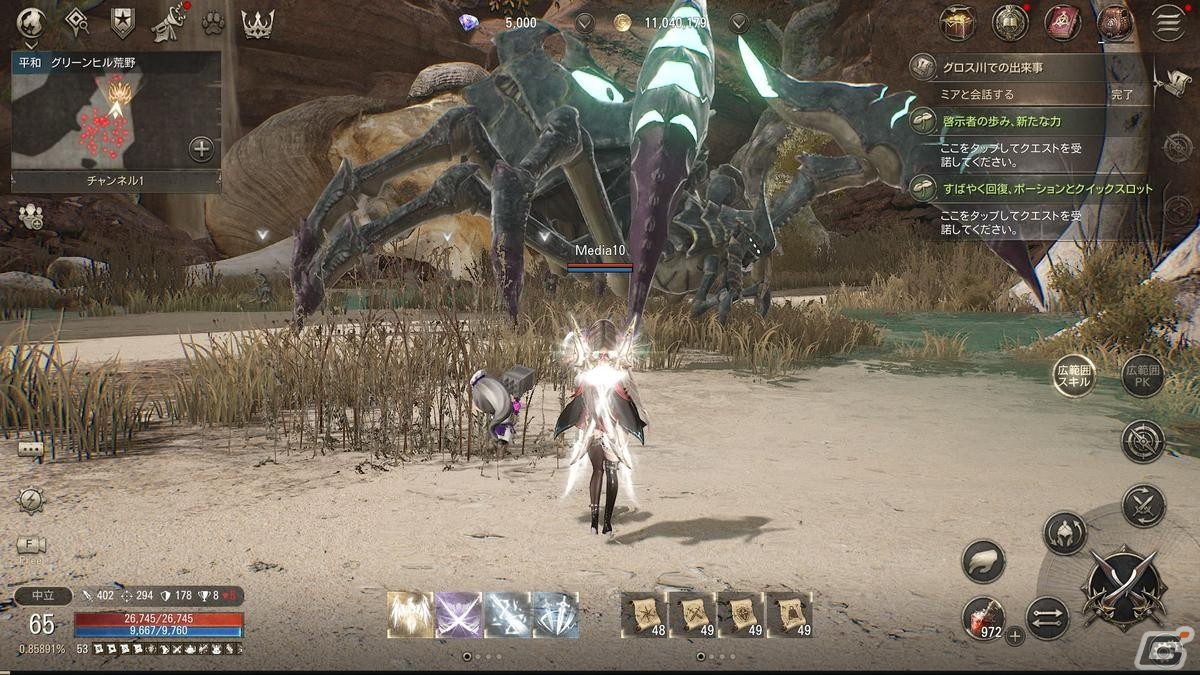
Task: Open the red spellbook icon
Action: click(1062, 23)
